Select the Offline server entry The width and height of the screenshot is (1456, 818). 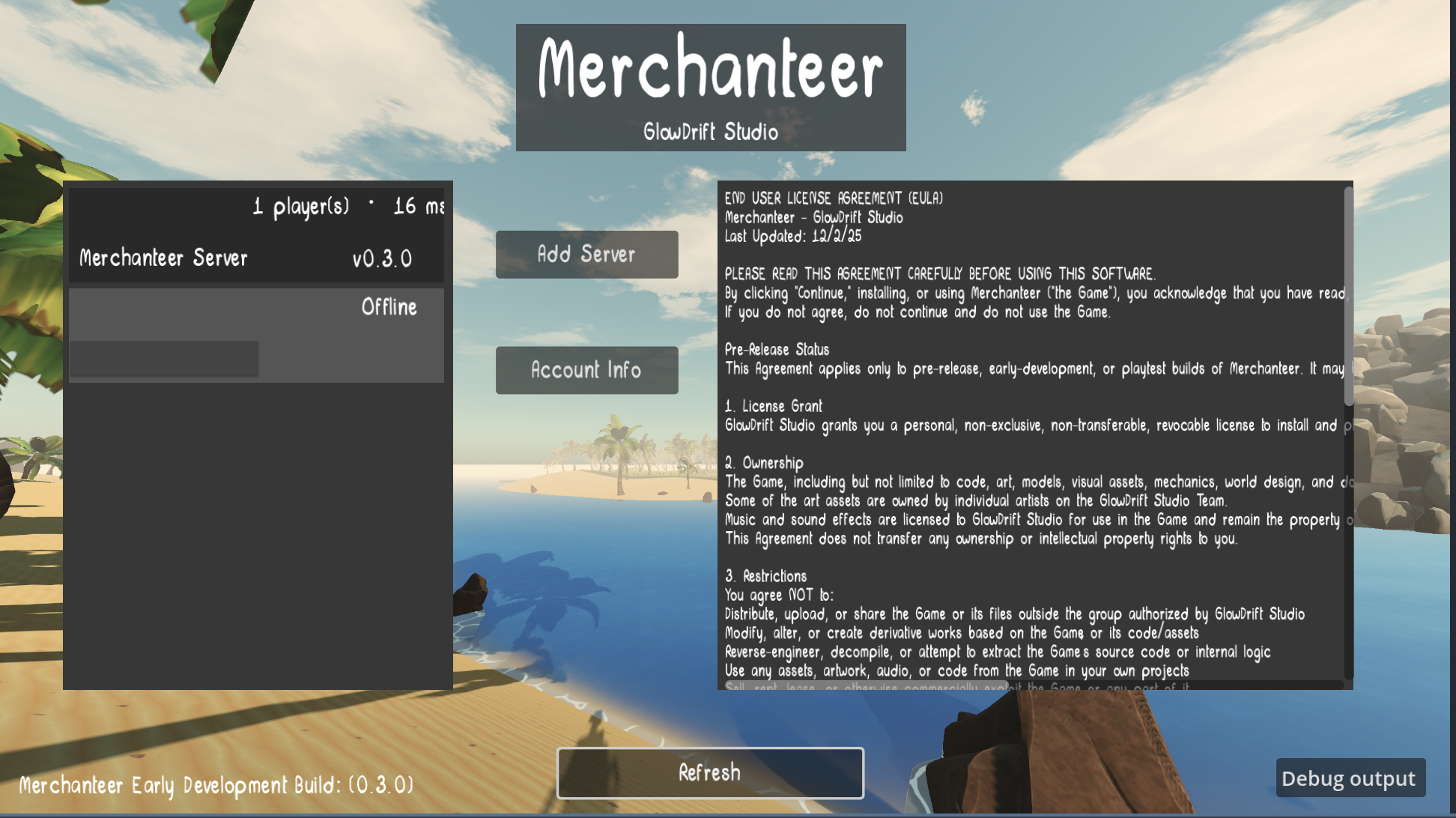click(x=256, y=335)
